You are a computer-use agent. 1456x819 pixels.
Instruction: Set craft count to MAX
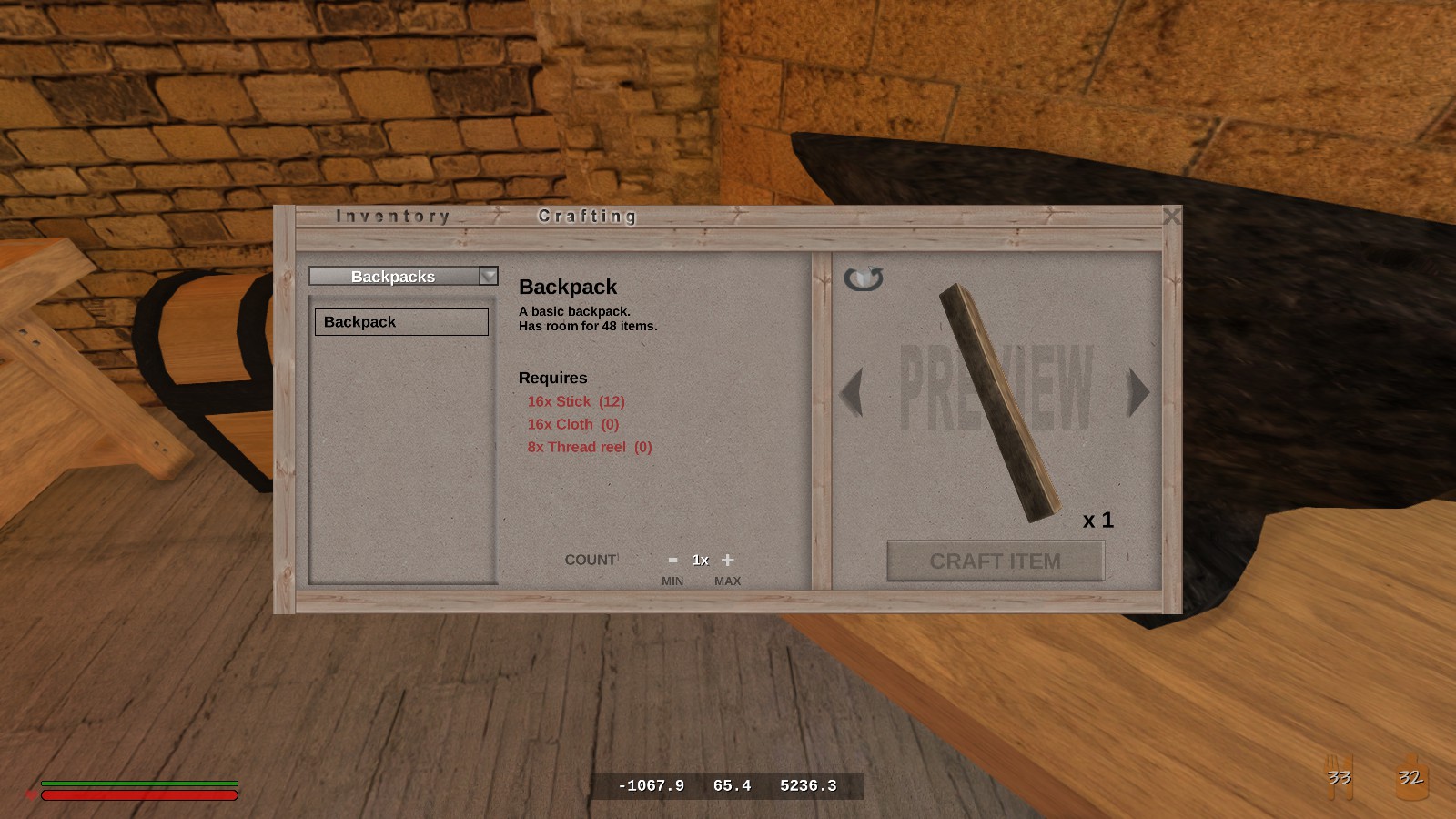click(x=727, y=581)
